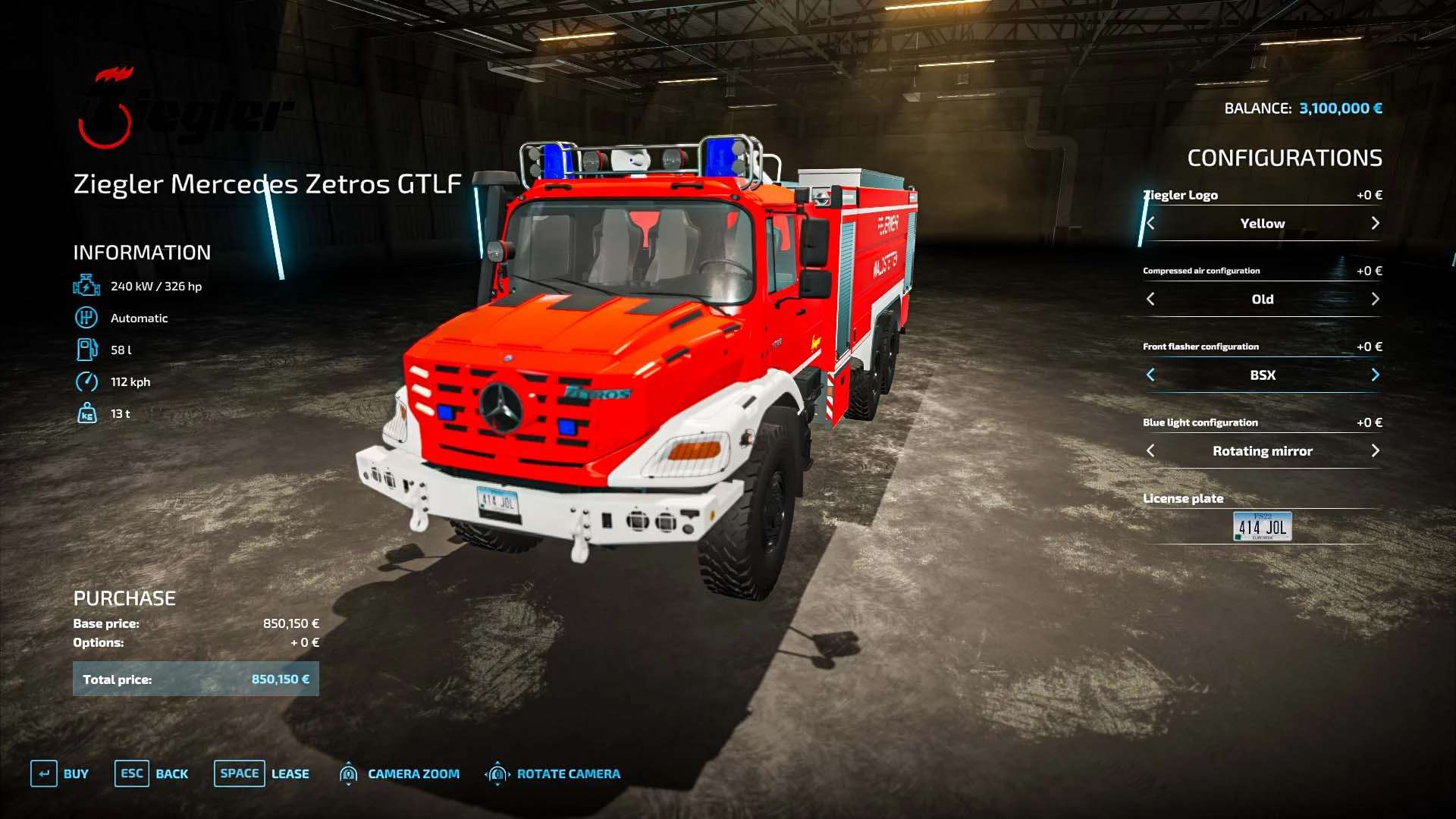Go back with the Back button
Image resolution: width=1456 pixels, height=819 pixels.
[x=152, y=773]
